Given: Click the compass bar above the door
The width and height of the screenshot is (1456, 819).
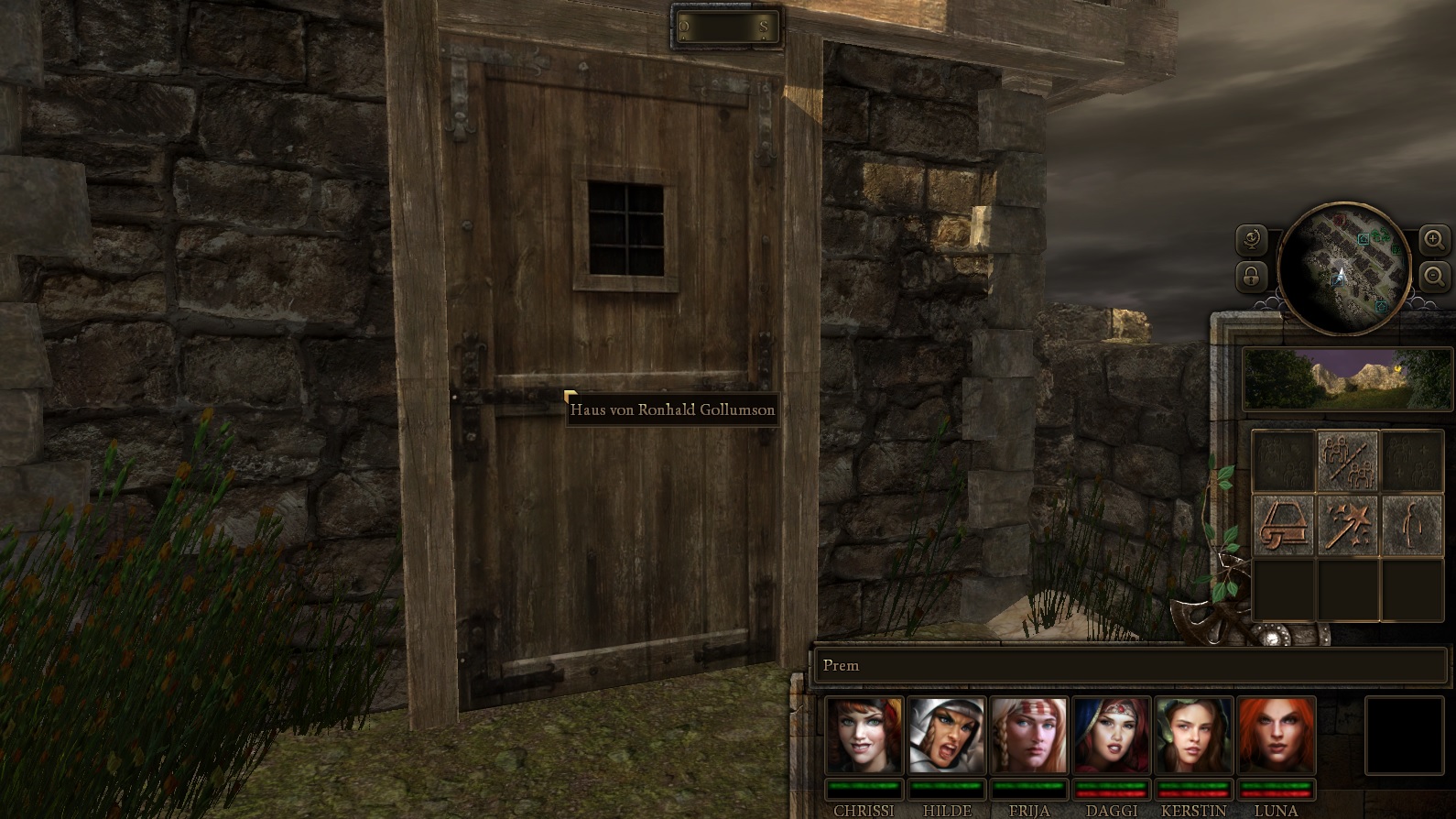Looking at the screenshot, I should click(x=725, y=27).
